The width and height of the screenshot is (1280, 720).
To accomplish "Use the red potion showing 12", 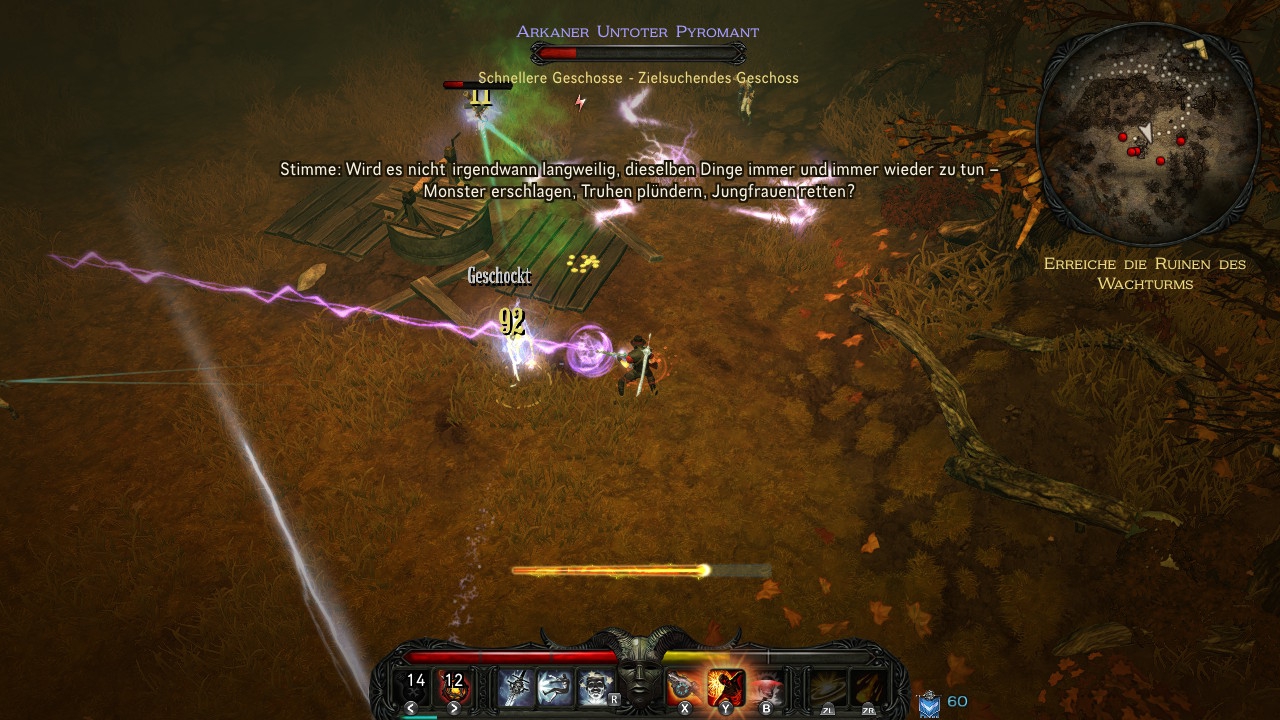I will [x=454, y=685].
